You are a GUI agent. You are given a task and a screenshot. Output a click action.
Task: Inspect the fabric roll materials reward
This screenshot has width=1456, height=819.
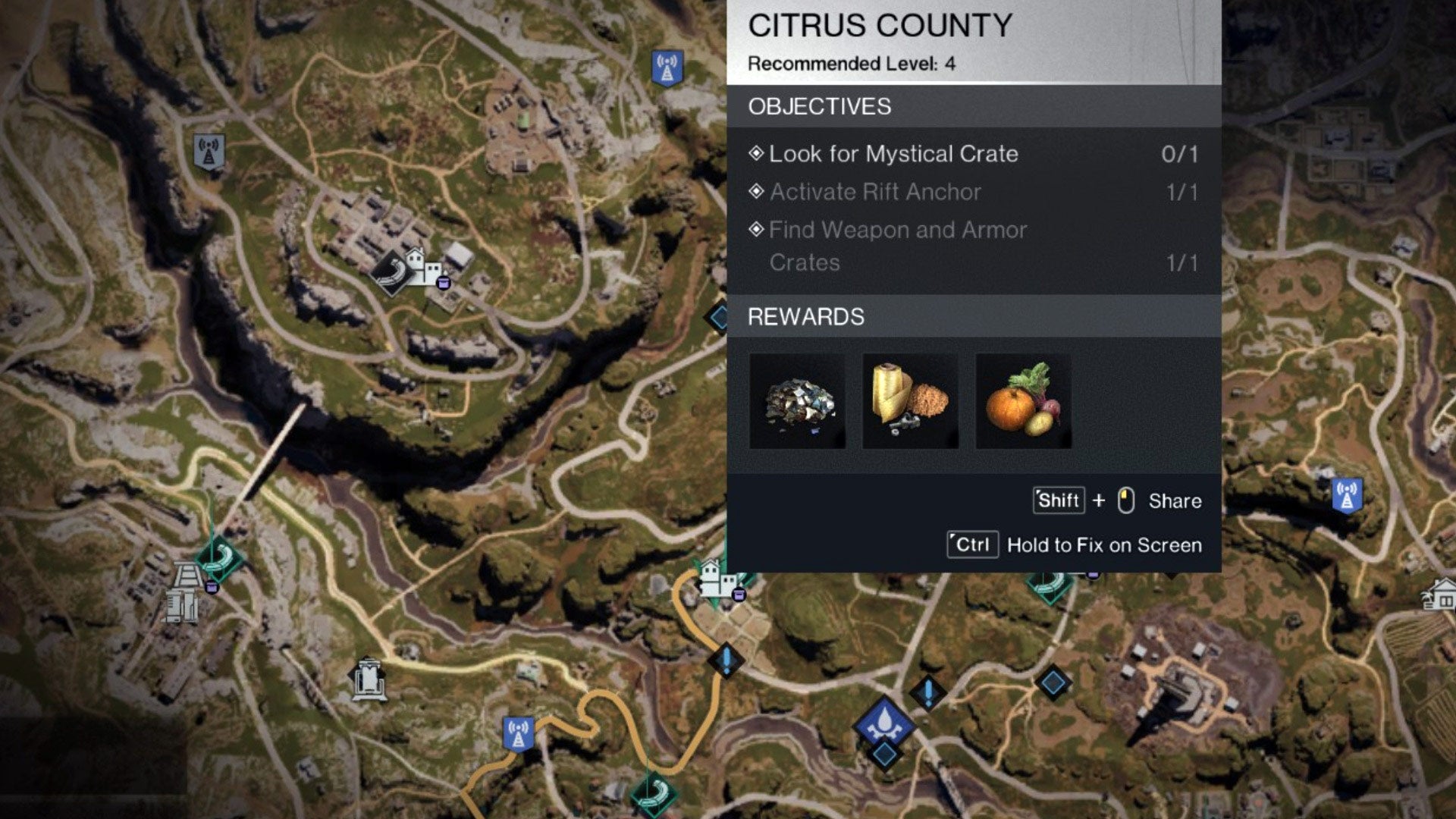(910, 401)
